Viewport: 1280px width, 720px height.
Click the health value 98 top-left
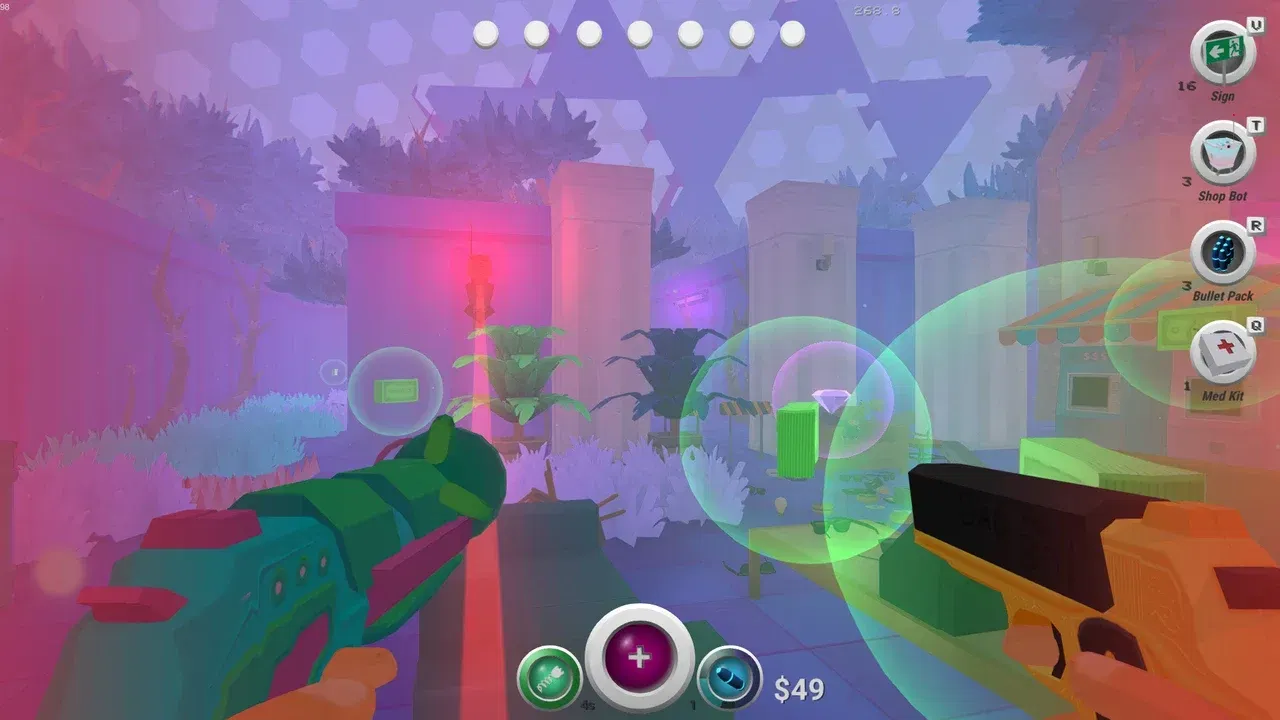7,8
